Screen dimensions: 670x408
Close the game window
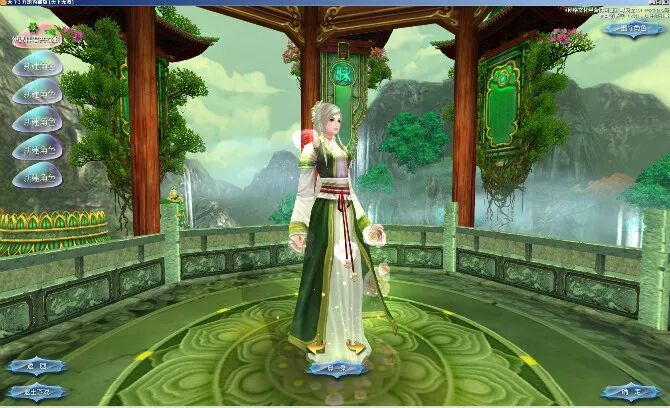tap(663, 4)
